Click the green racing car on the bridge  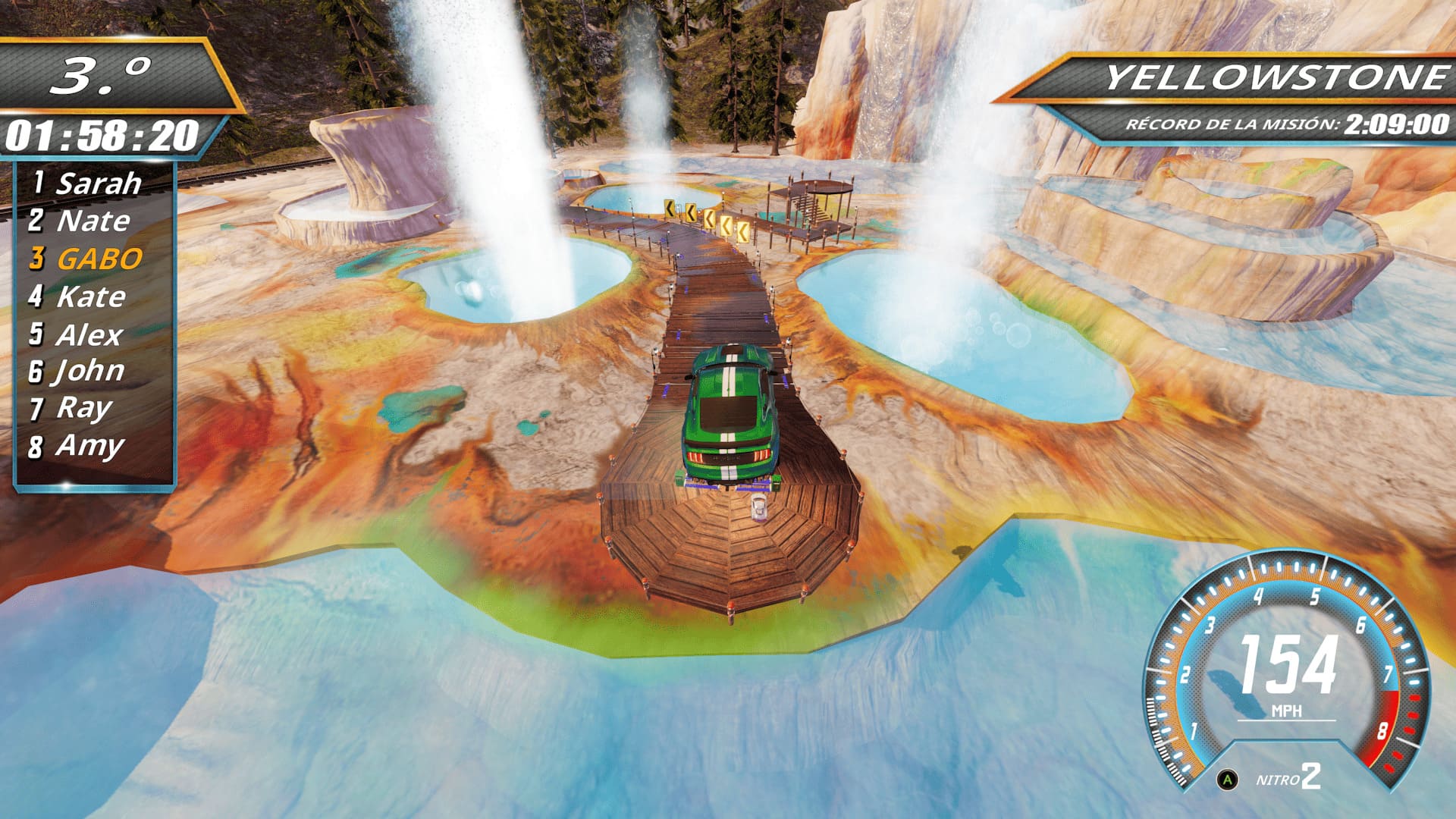(x=726, y=409)
